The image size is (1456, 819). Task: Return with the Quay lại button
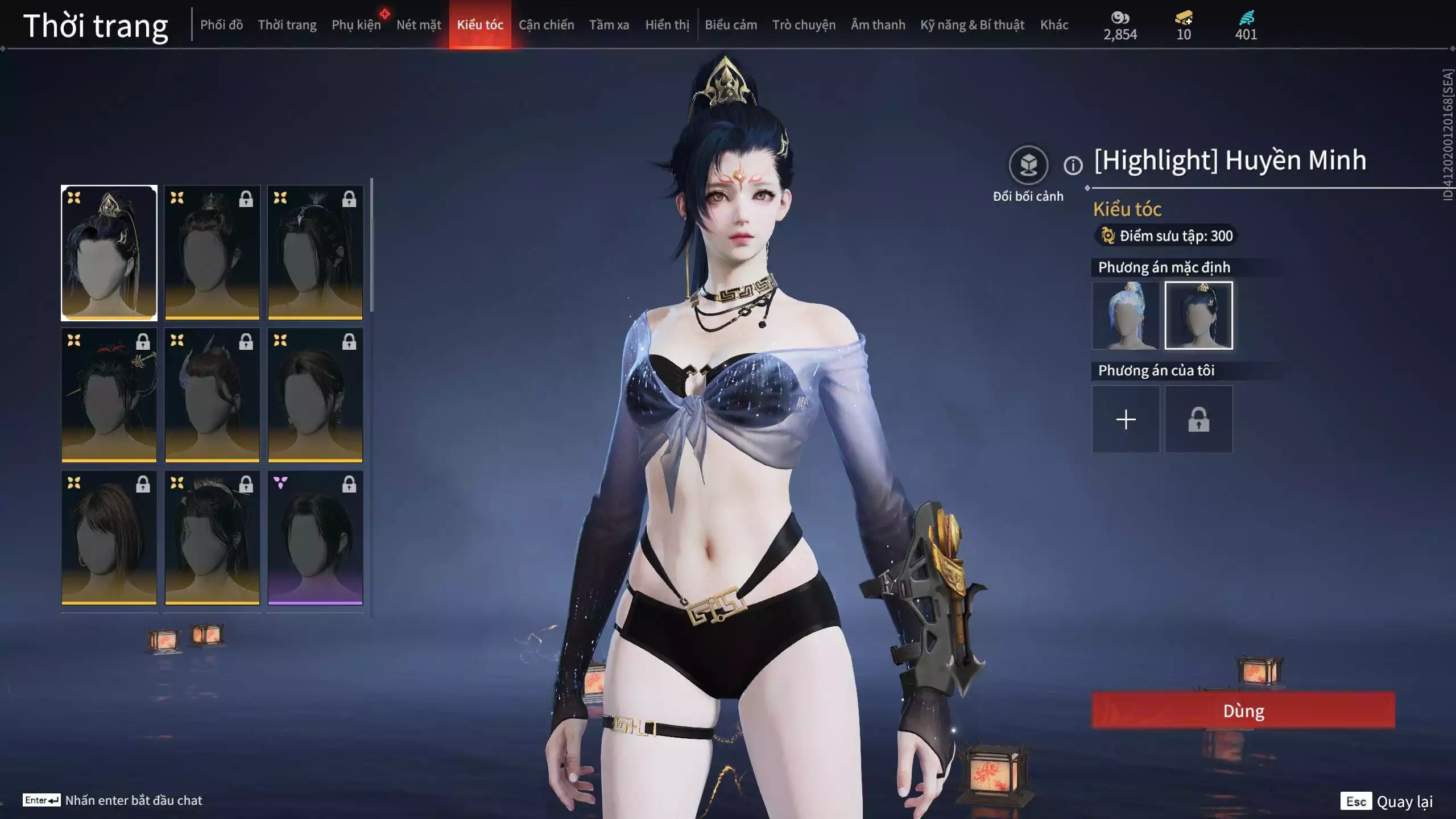(x=1387, y=801)
